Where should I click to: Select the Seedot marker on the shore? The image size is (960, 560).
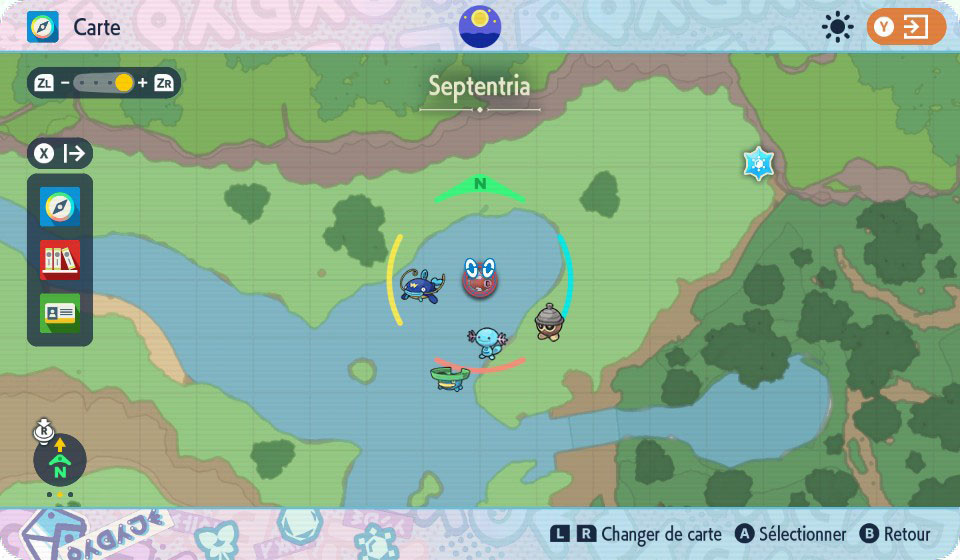(x=548, y=322)
